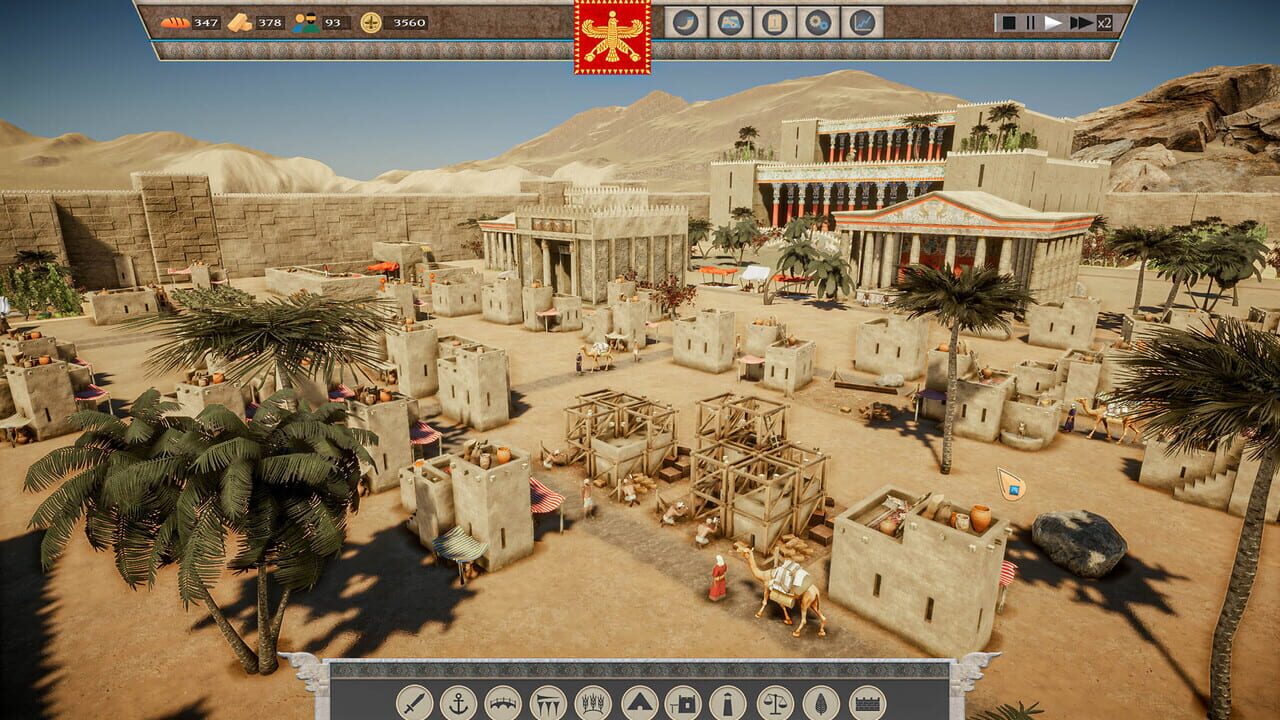
Task: Open the lighthouse tower category
Action: 726,703
